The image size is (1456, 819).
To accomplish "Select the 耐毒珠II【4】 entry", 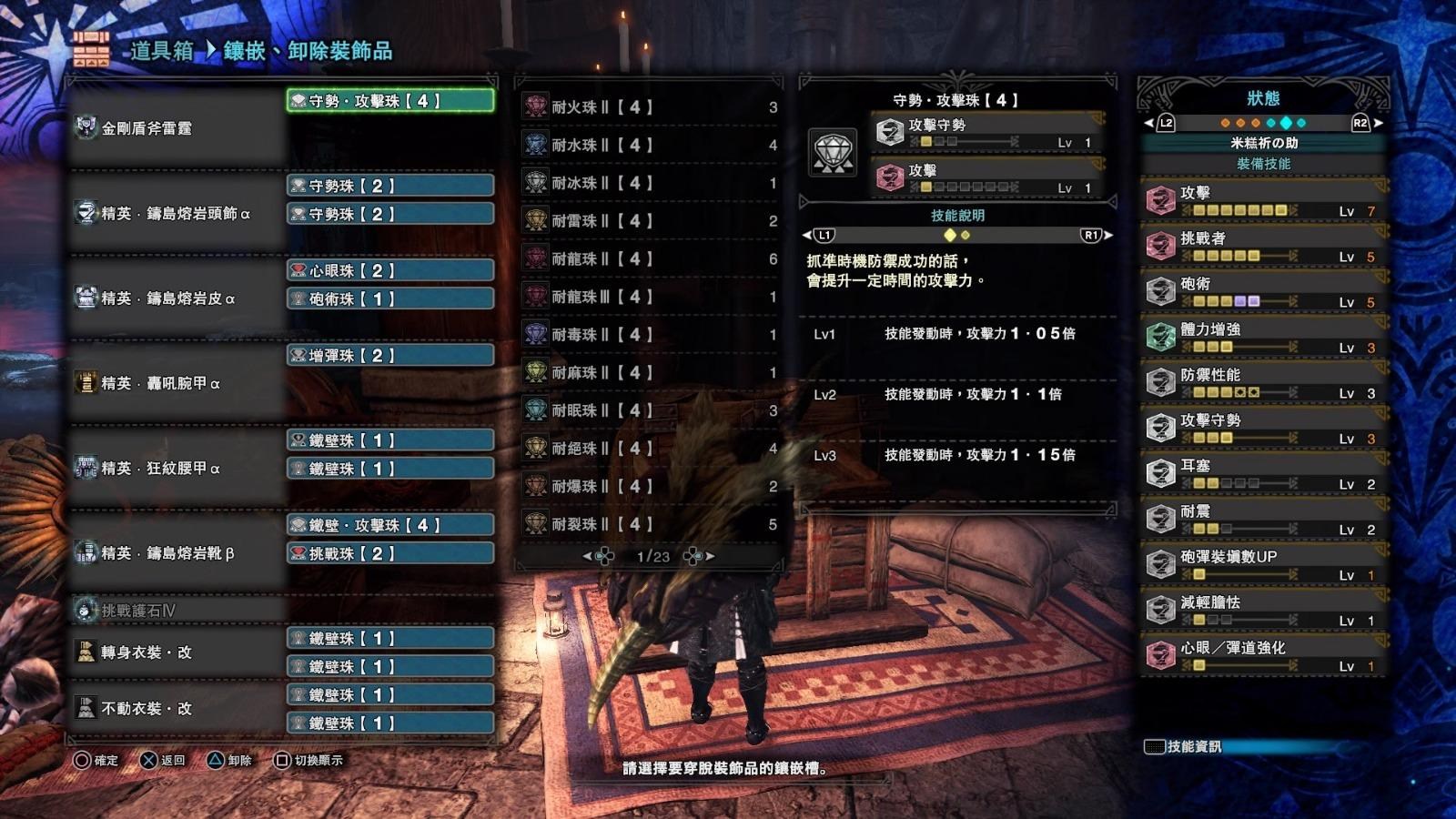I will tap(650, 335).
